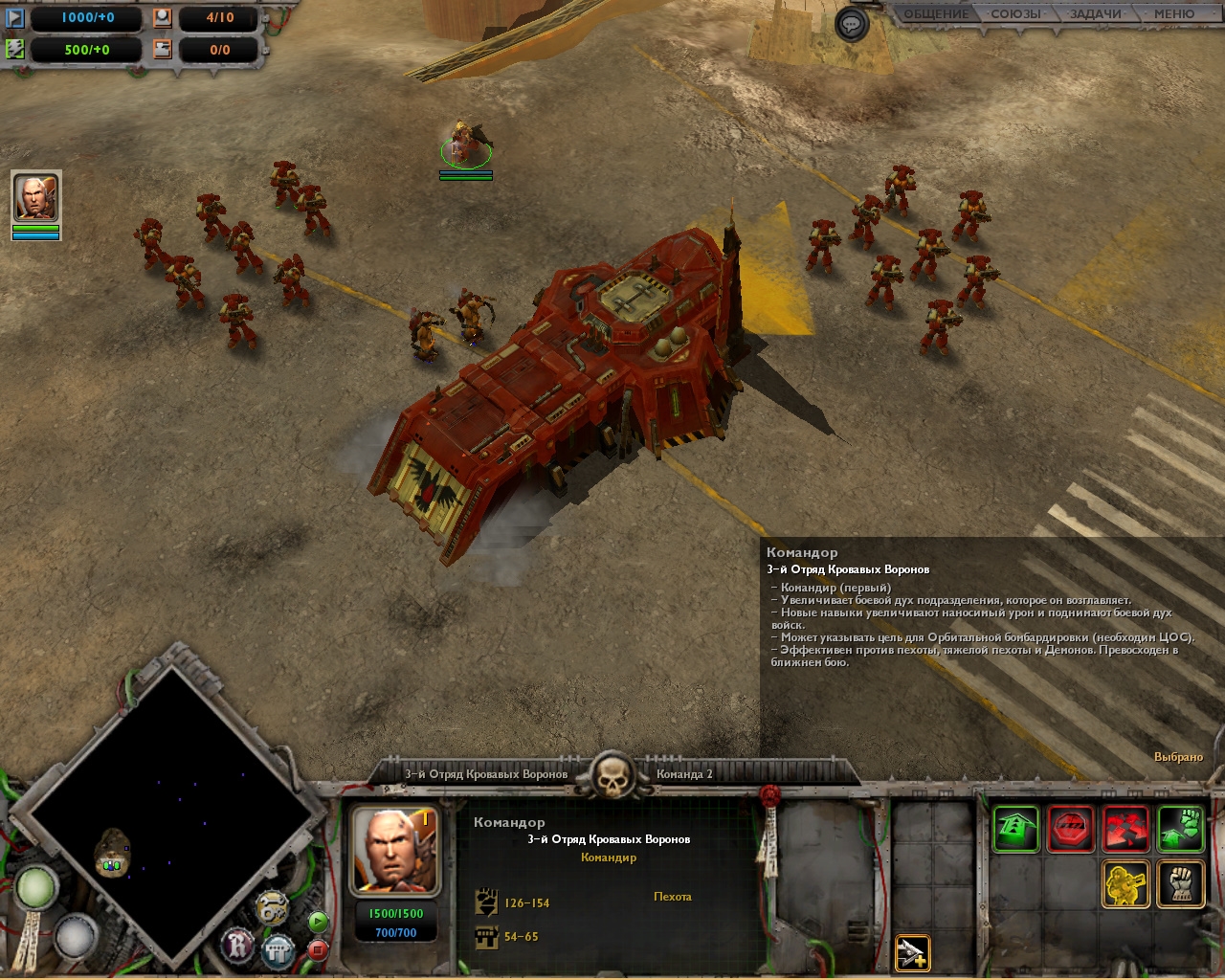
Task: Click the red square stop button near minimap
Action: [318, 949]
